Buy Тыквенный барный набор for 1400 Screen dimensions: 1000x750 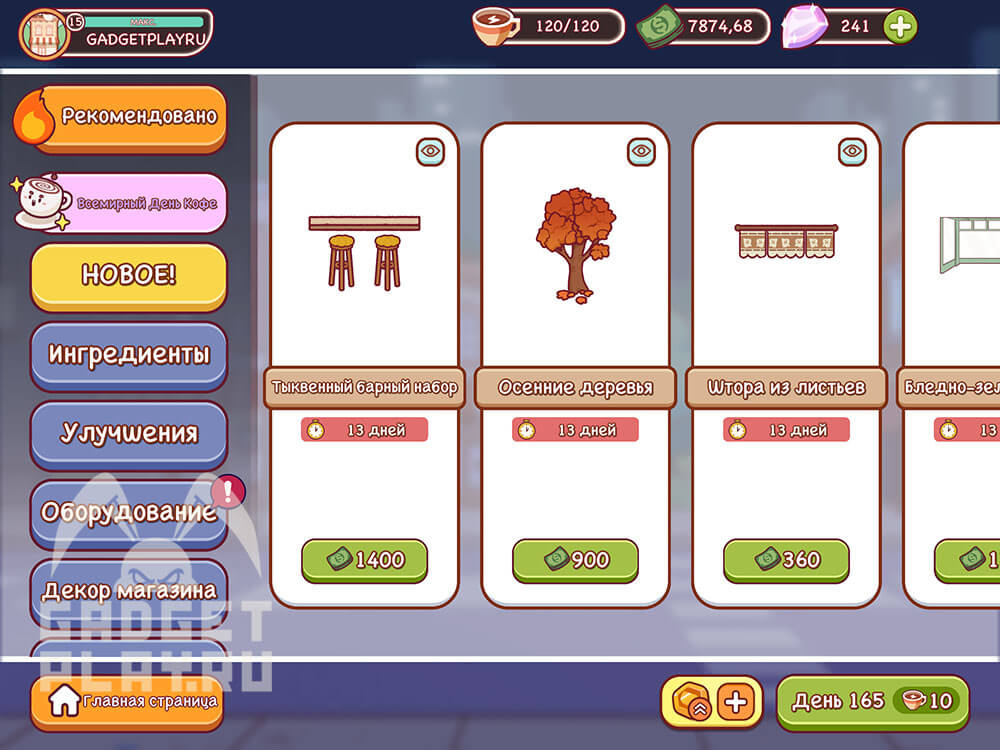click(x=364, y=560)
